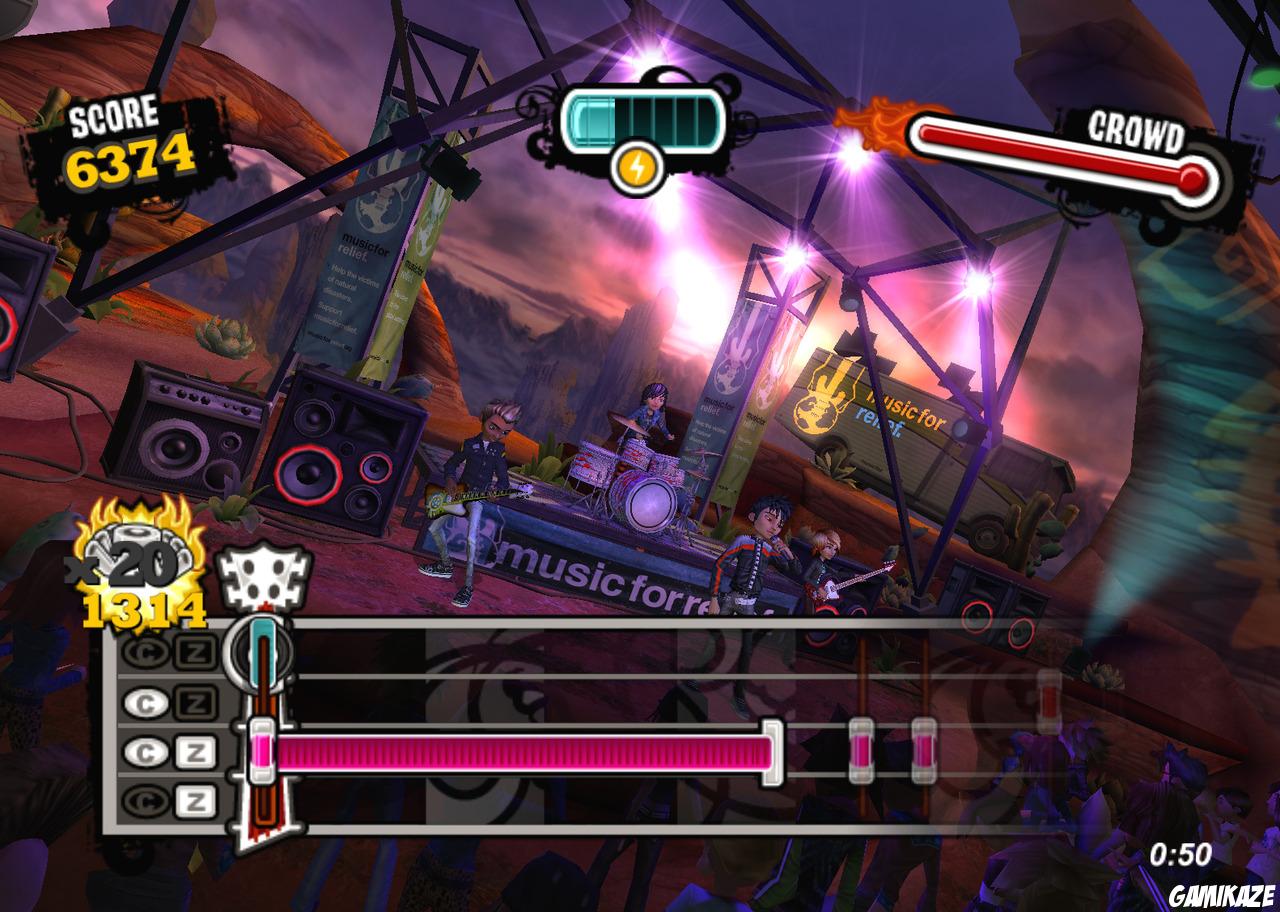Select the long pink sustain note

pyautogui.click(x=520, y=752)
